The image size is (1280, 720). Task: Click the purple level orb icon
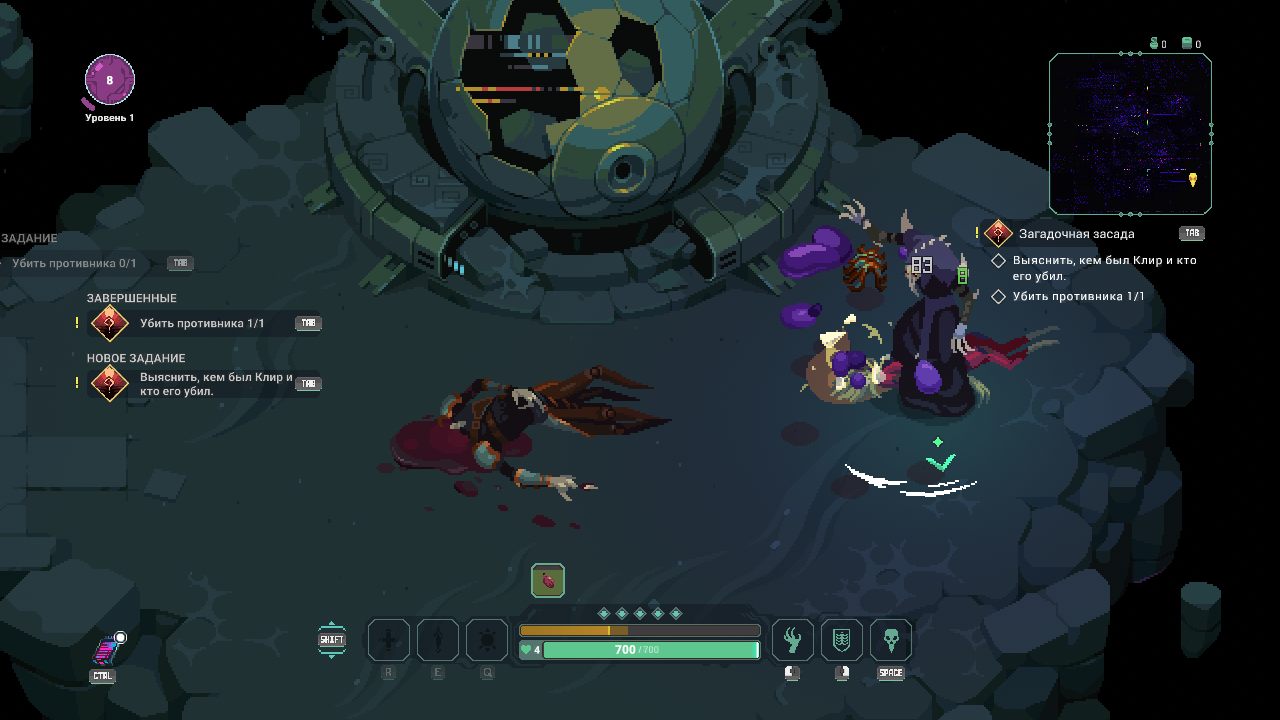109,81
